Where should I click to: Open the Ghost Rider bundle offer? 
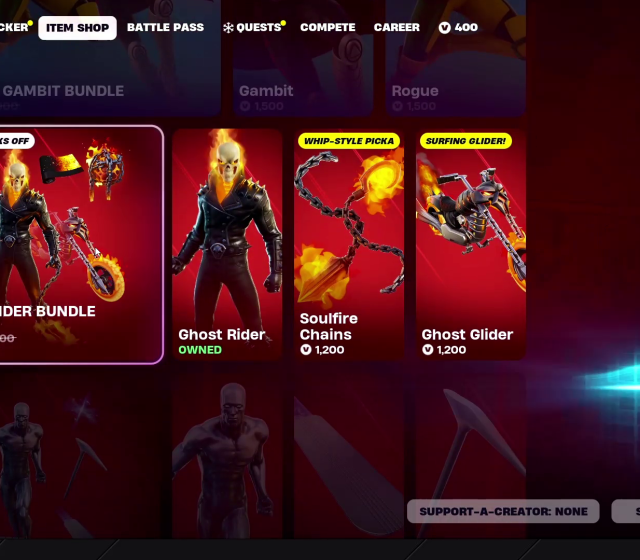click(x=80, y=245)
